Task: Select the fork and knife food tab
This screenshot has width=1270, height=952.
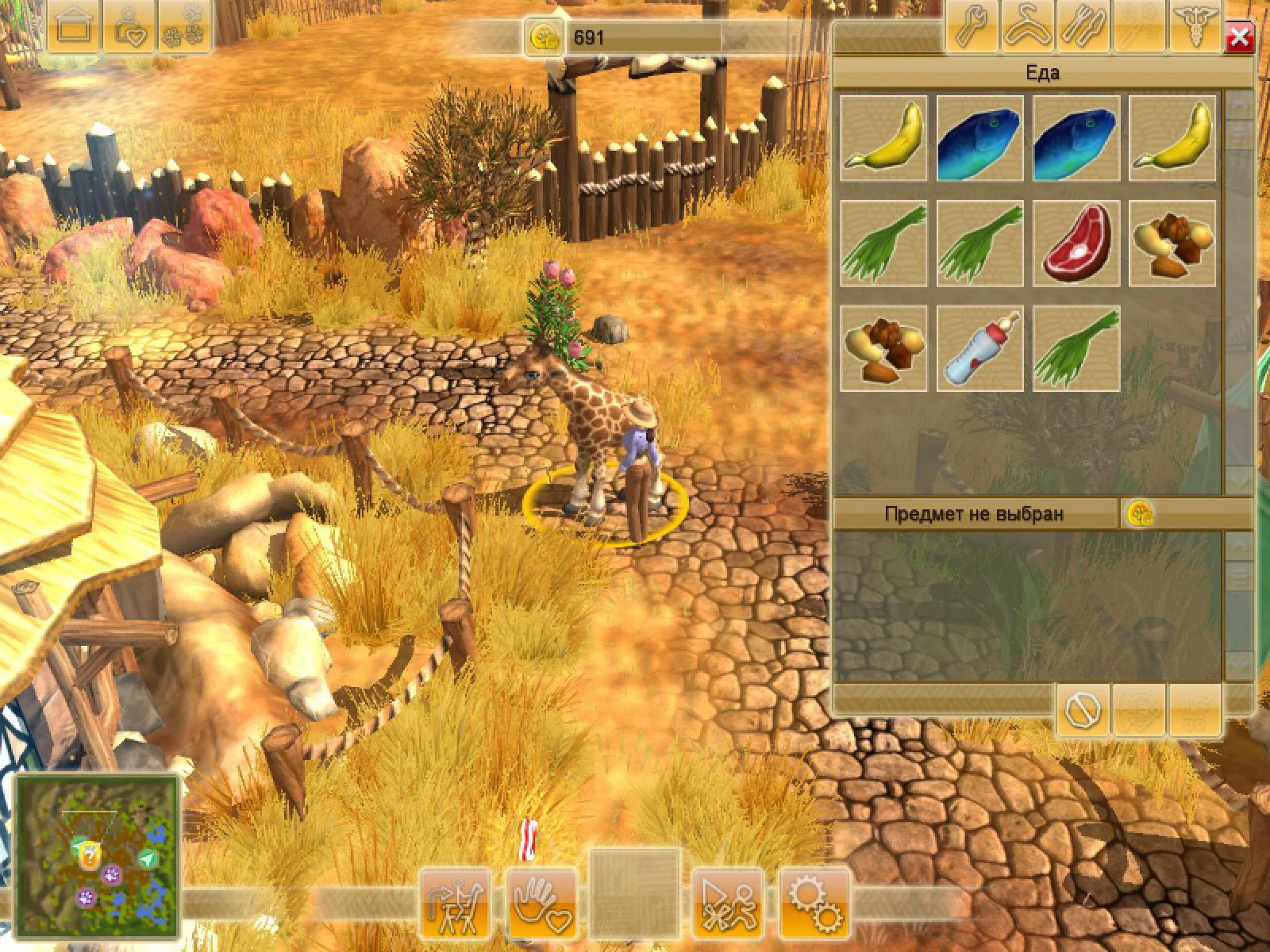Action: [1083, 28]
